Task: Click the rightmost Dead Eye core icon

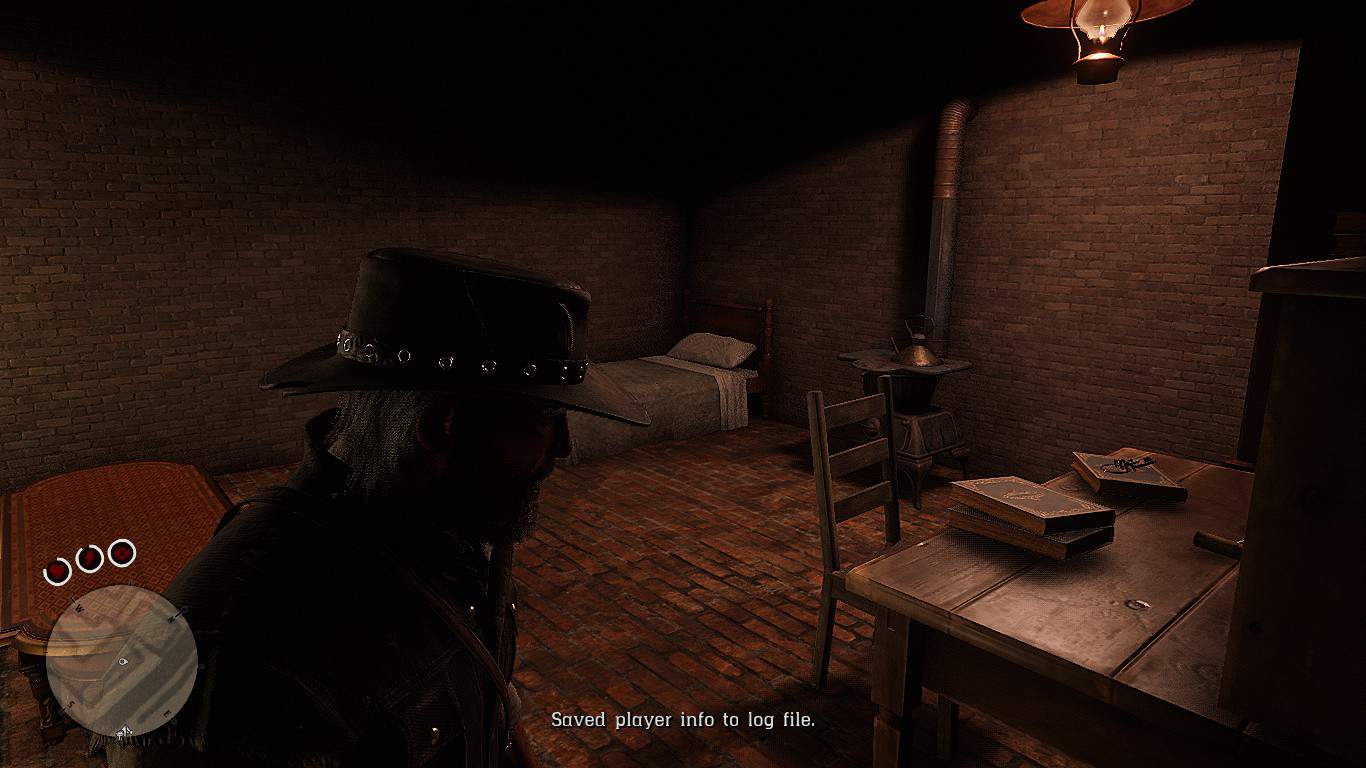Action: tap(120, 554)
